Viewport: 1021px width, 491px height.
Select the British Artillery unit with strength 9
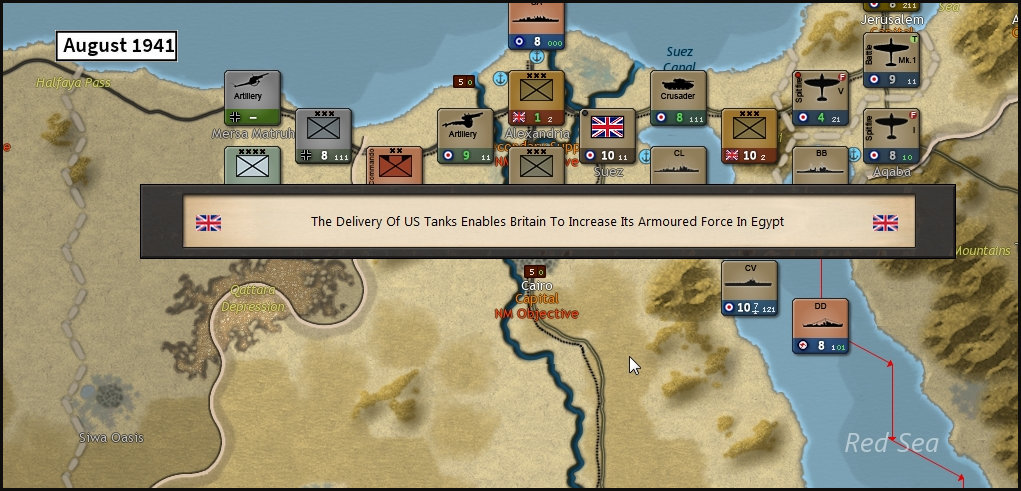[466, 135]
